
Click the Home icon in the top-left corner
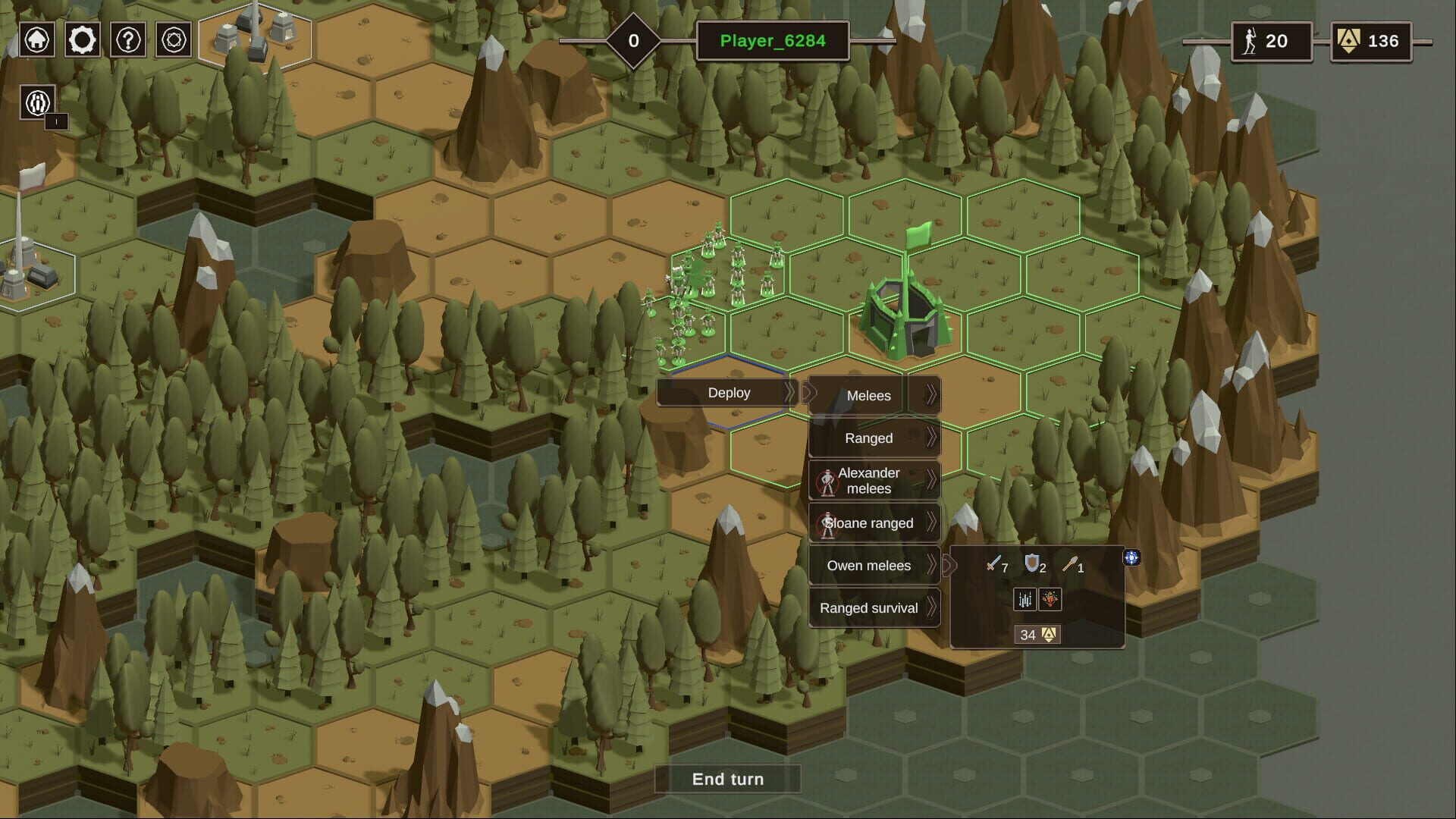(x=36, y=40)
